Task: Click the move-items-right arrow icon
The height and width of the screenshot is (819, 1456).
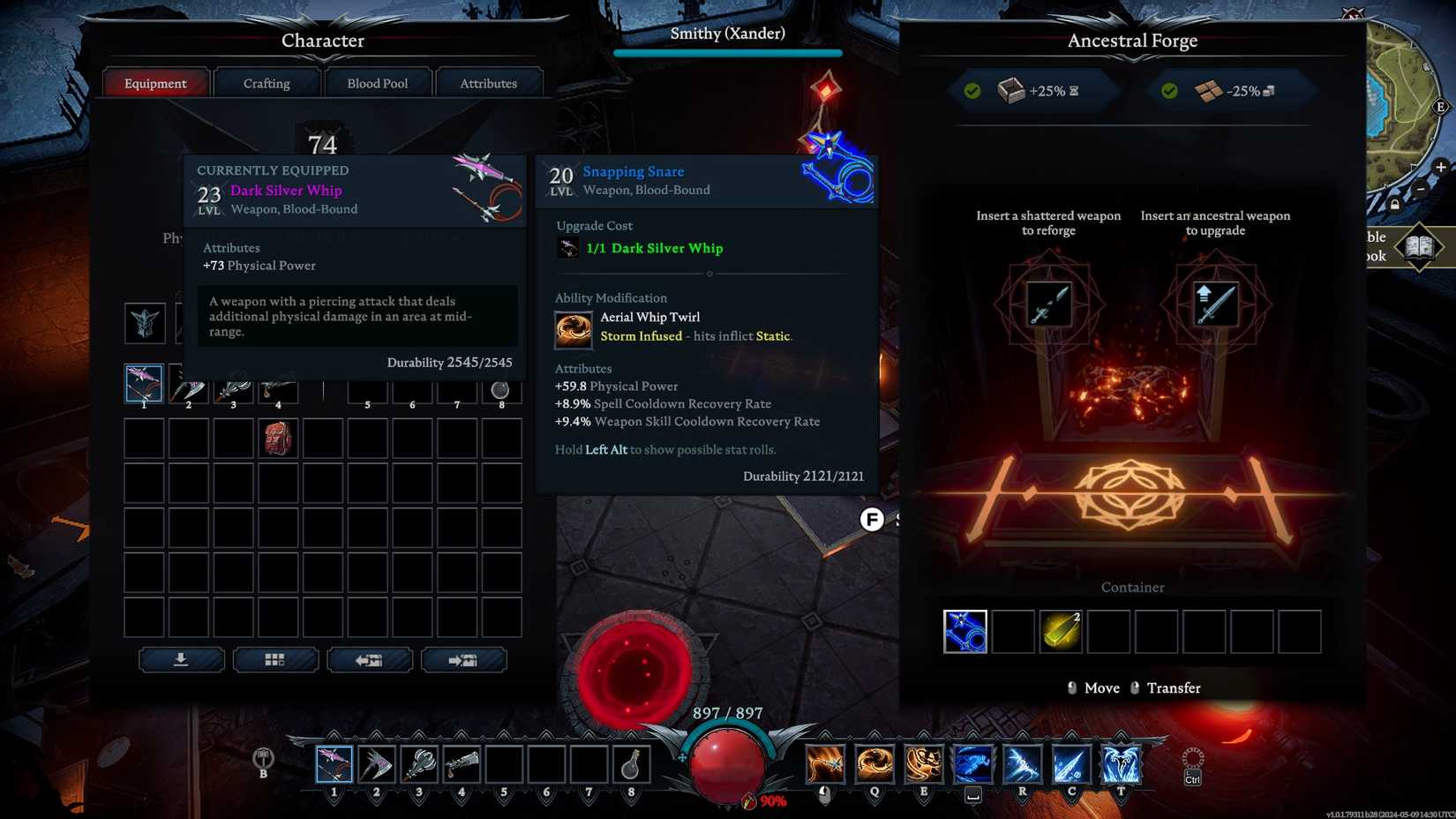Action: [x=464, y=659]
